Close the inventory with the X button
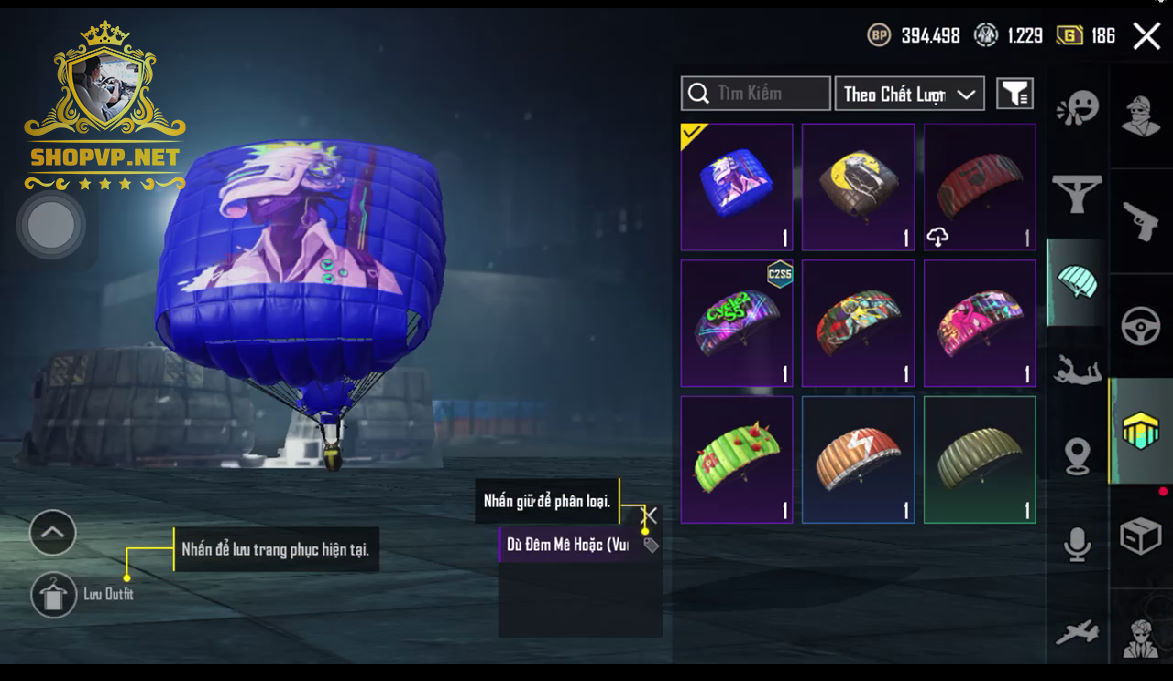This screenshot has height=681, width=1173. (1146, 37)
